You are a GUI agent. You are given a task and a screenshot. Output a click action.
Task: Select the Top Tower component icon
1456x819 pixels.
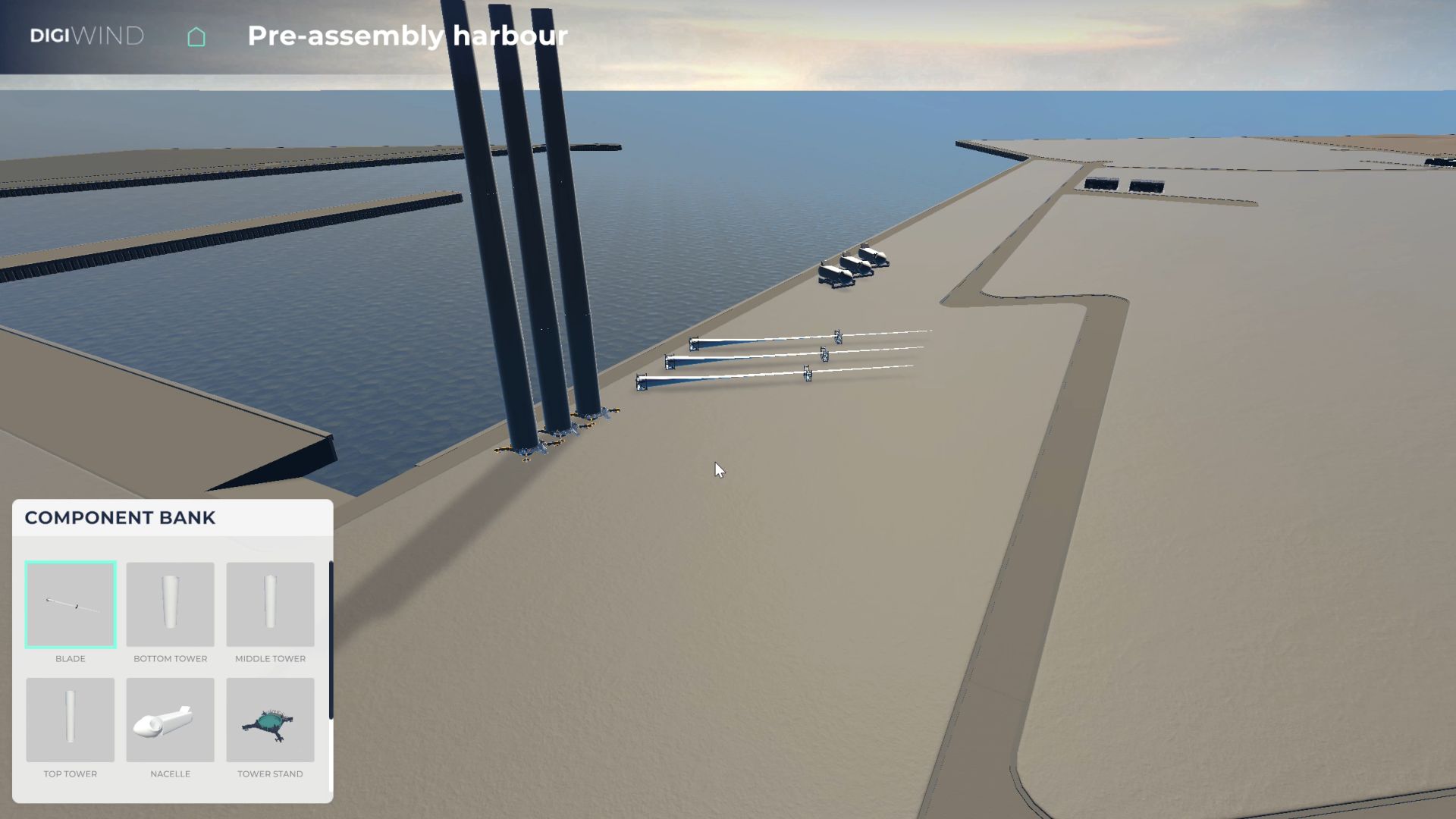click(x=71, y=719)
